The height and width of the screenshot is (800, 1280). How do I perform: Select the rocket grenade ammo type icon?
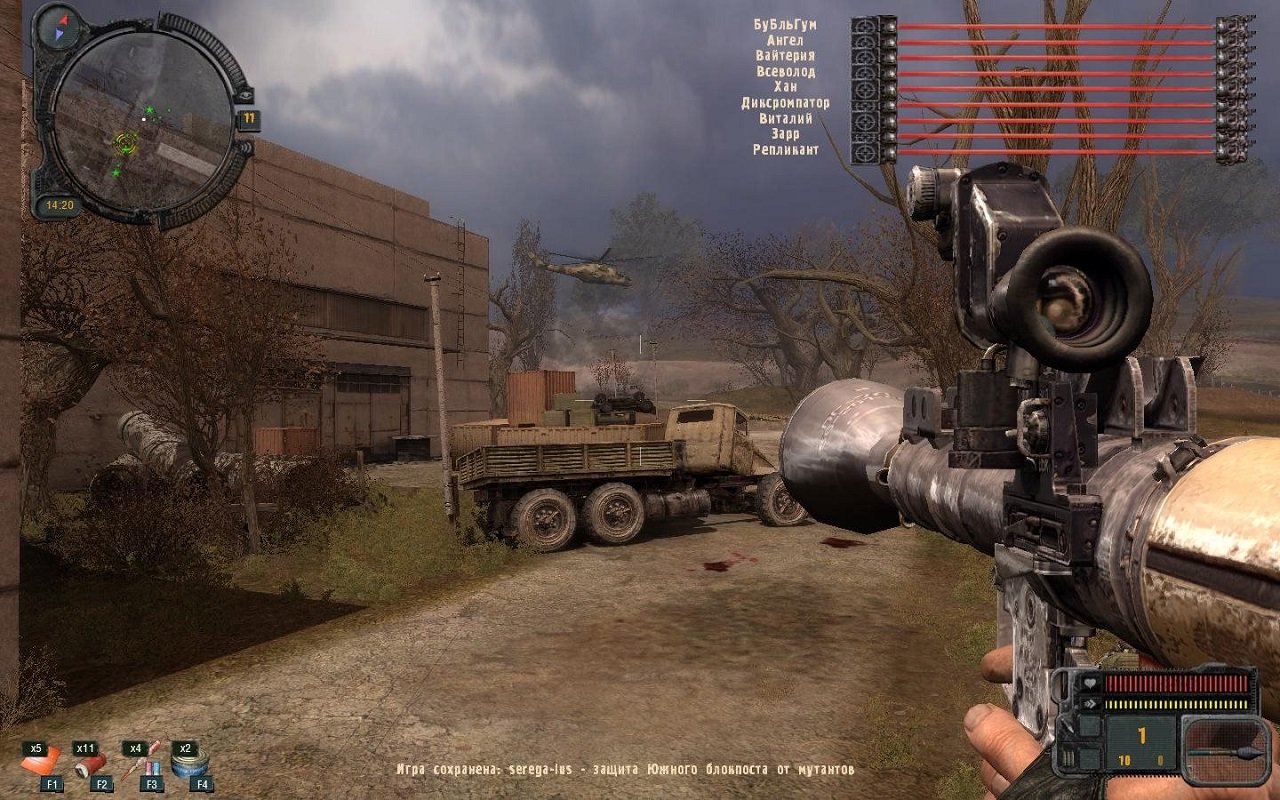click(1225, 751)
